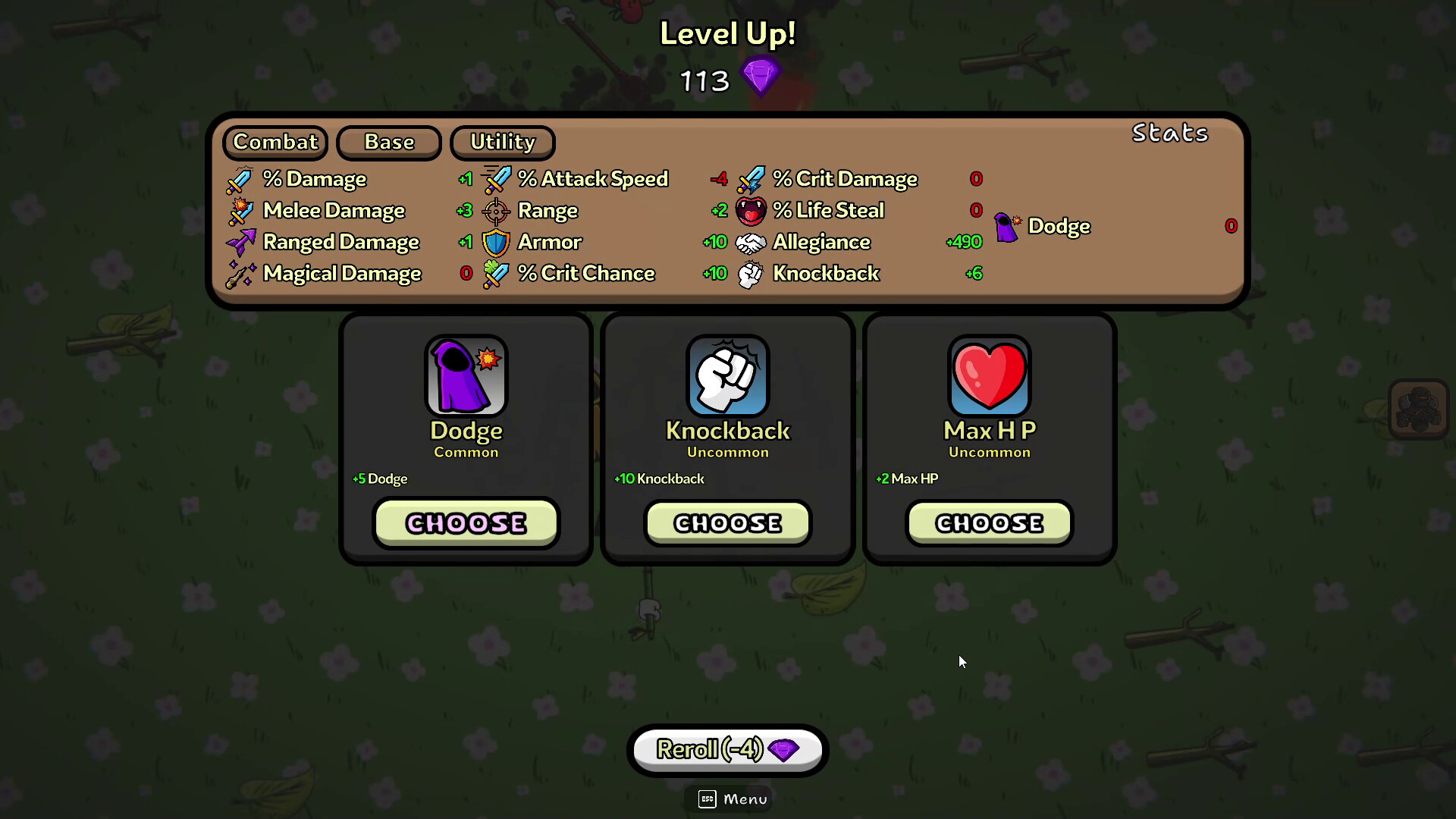Click the Allegiance handshake icon
This screenshot has width=1456, height=819.
(751, 242)
